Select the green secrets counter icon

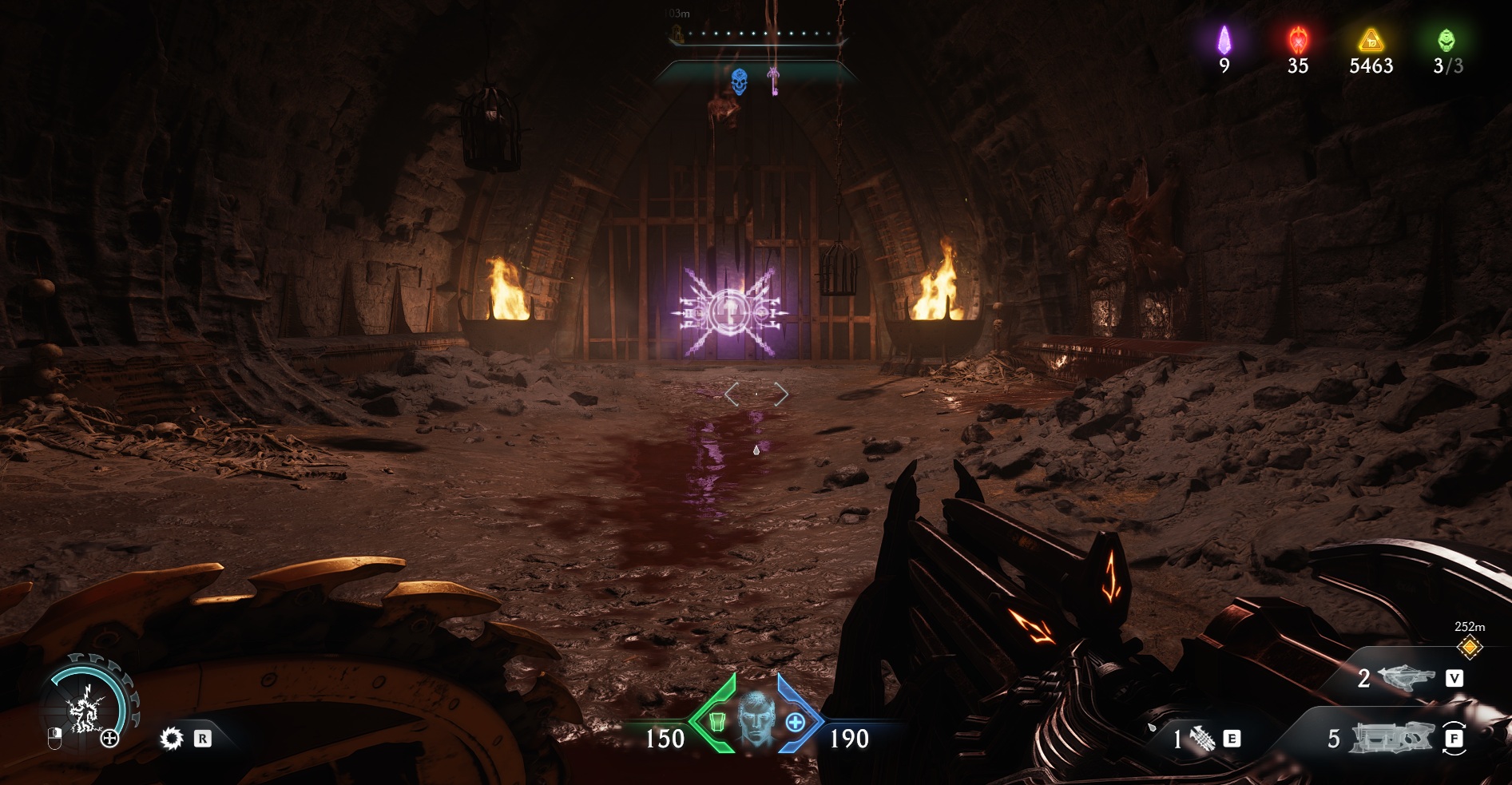(1447, 40)
